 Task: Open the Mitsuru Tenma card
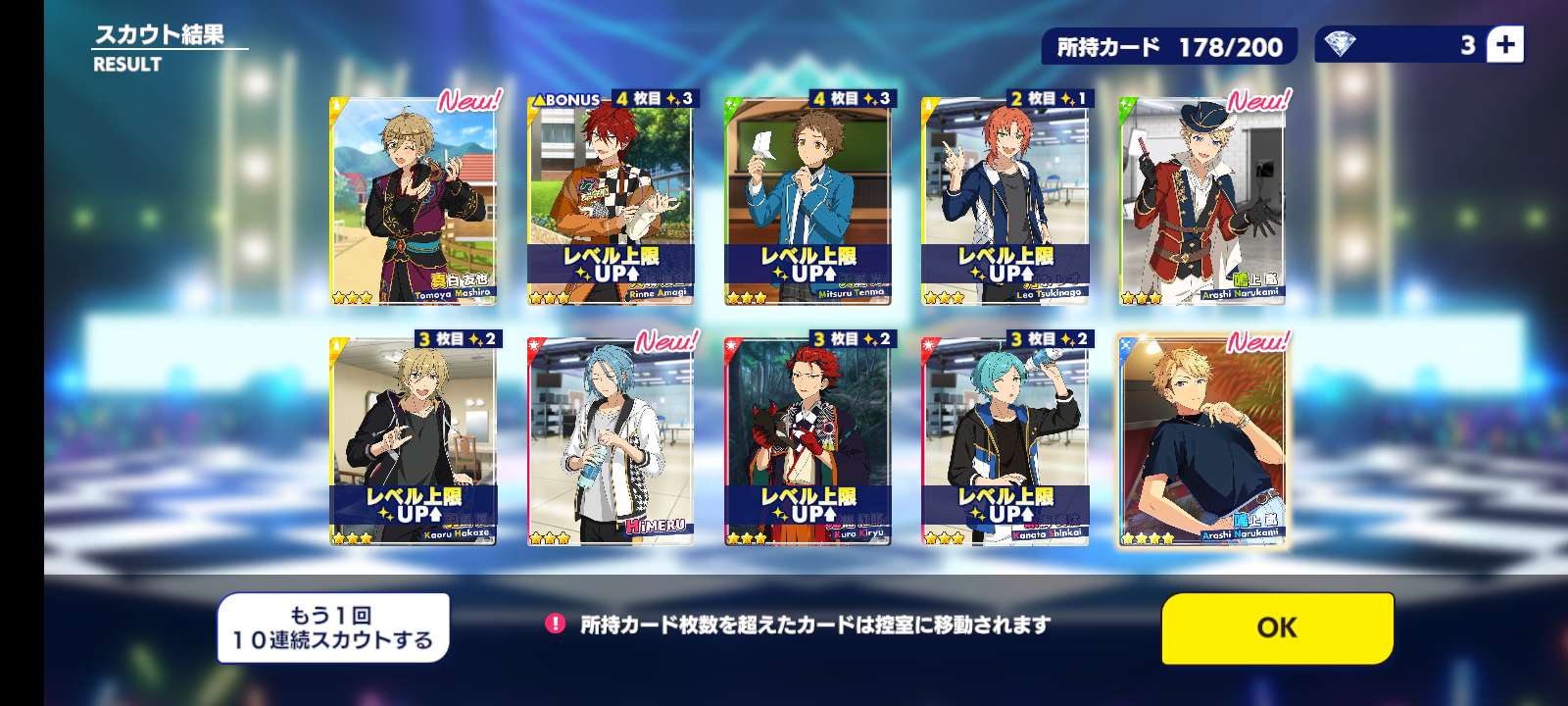coord(808,202)
